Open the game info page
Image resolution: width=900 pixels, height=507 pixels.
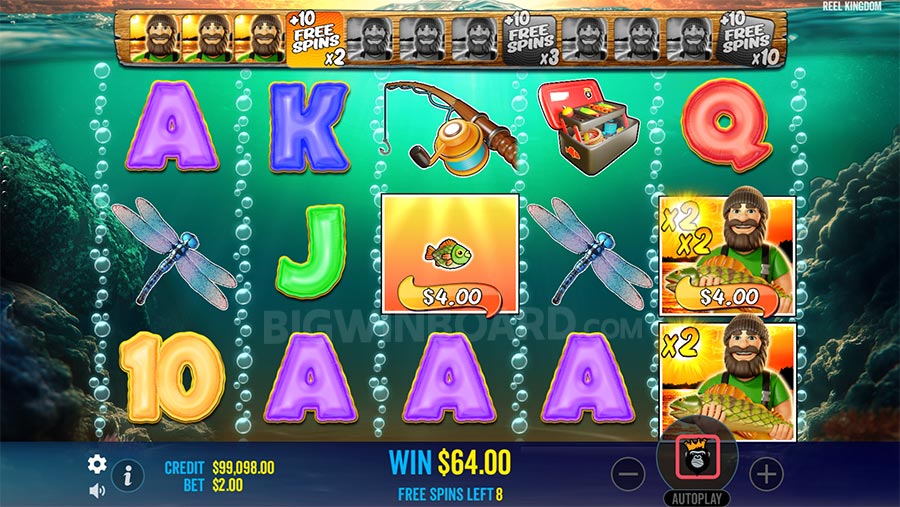pos(127,476)
